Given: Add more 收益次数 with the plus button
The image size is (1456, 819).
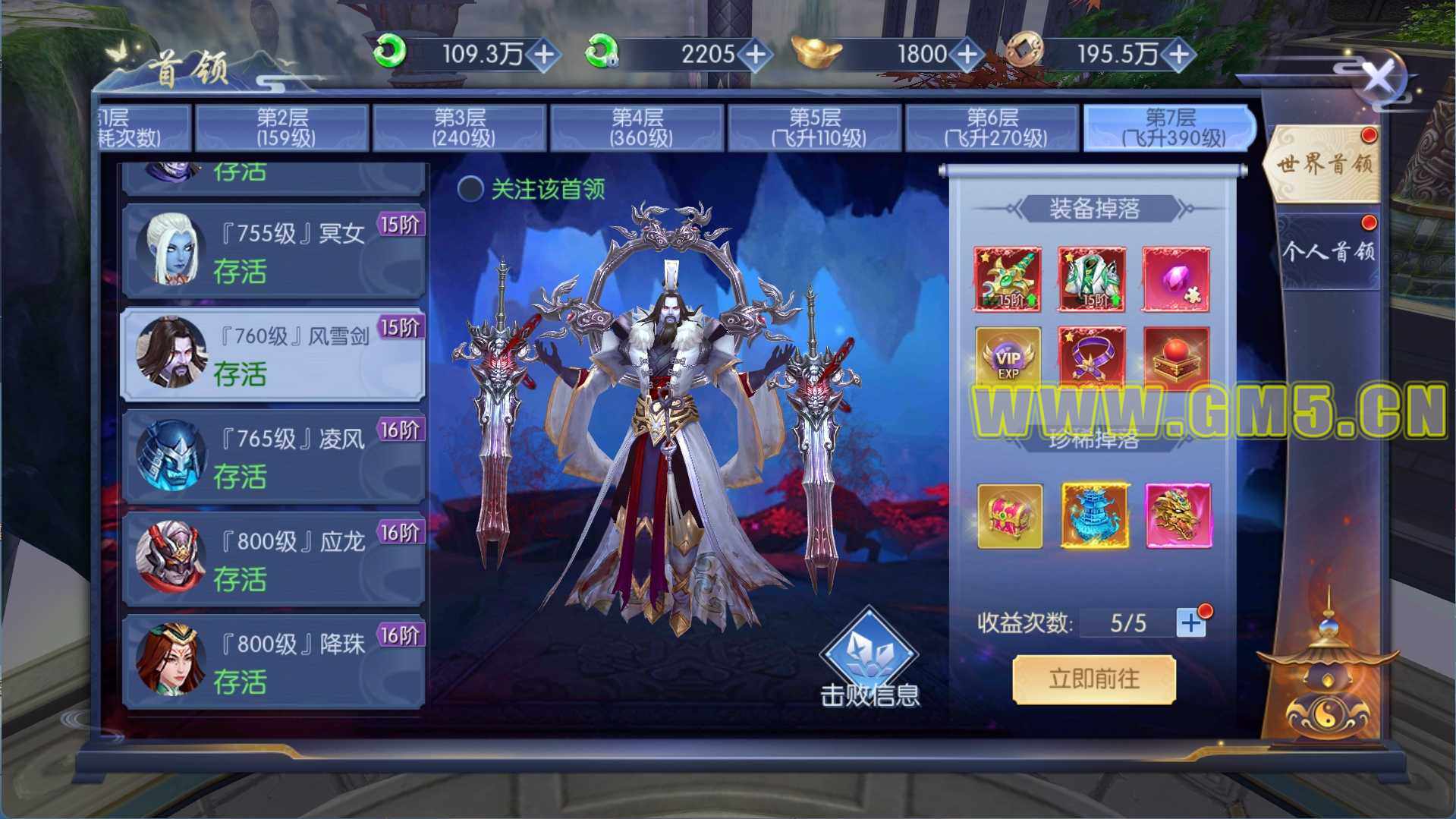Looking at the screenshot, I should tap(1190, 623).
